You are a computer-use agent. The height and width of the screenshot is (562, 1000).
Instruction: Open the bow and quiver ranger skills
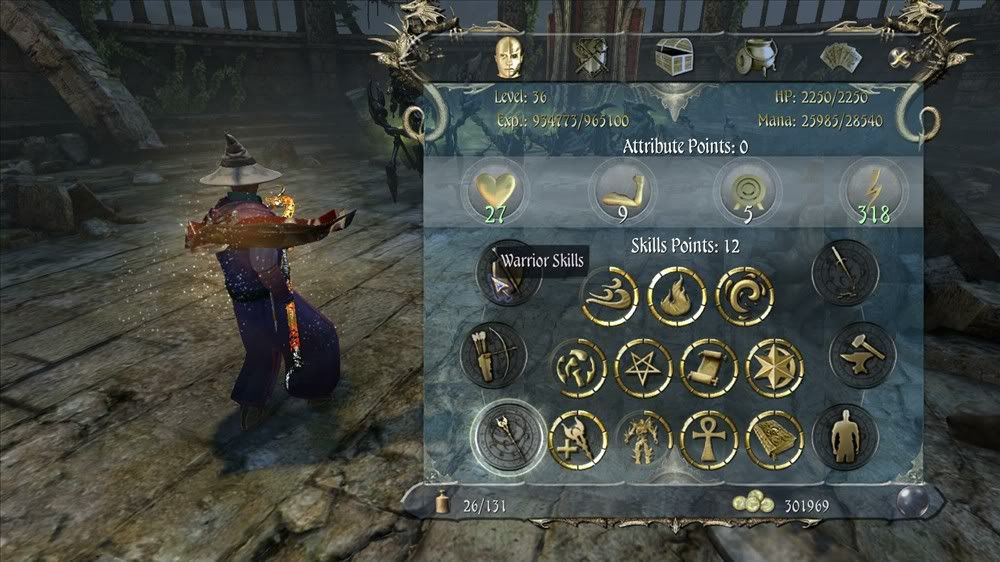point(494,354)
